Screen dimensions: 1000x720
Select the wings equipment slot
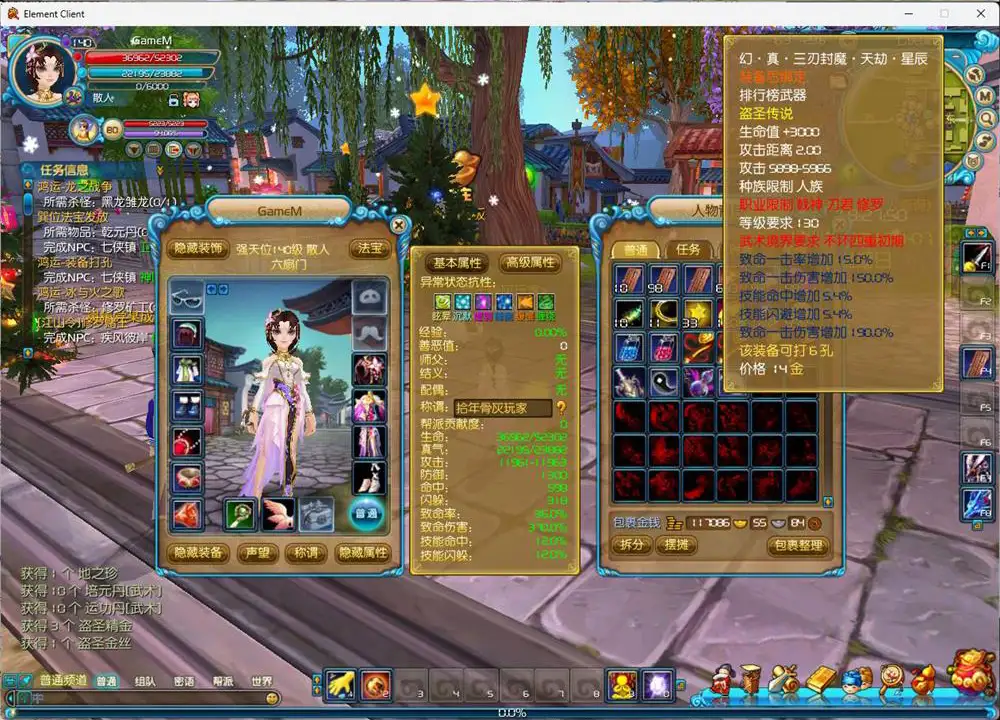click(279, 514)
